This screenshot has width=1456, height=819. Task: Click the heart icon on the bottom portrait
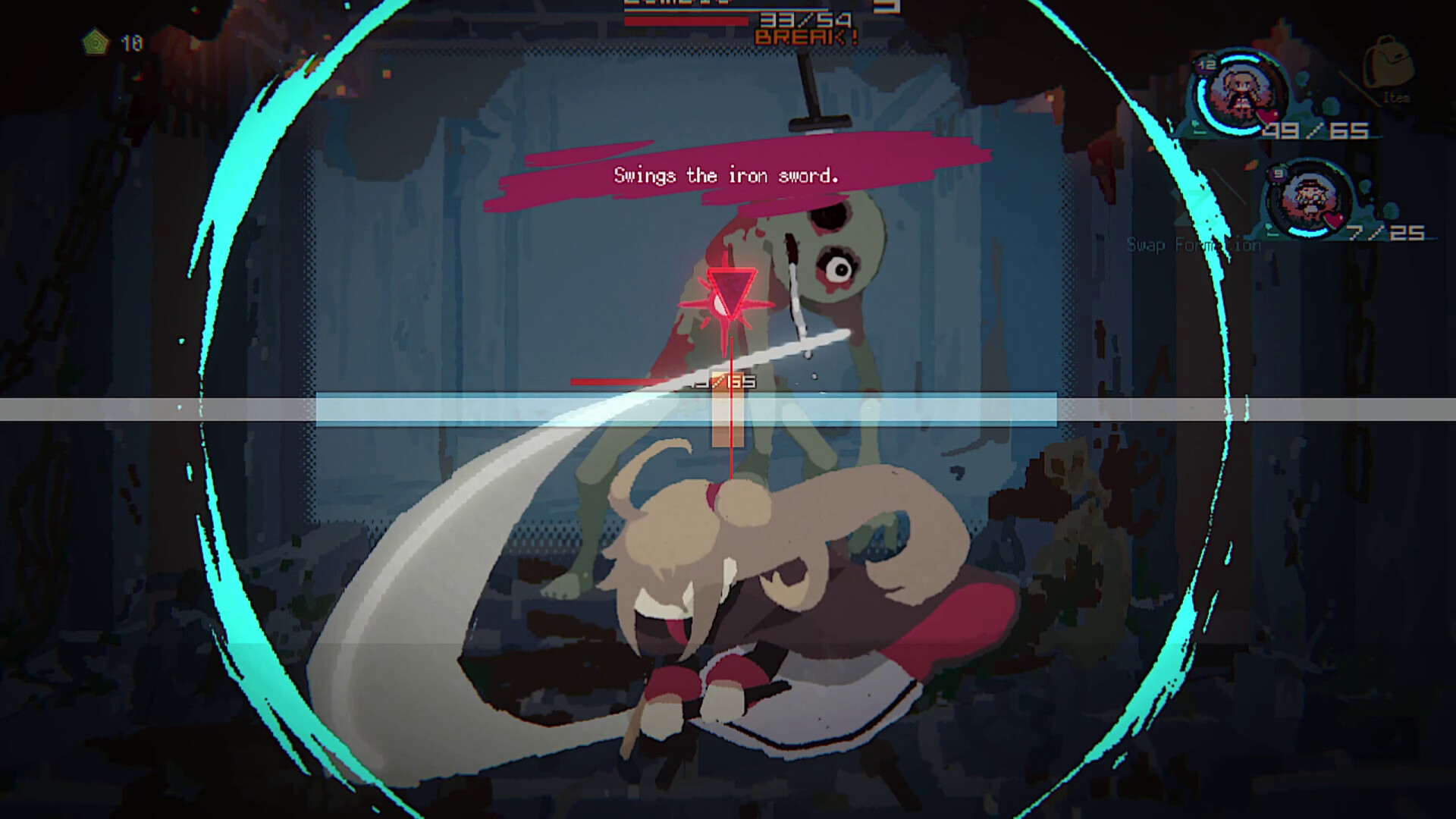point(1334,219)
